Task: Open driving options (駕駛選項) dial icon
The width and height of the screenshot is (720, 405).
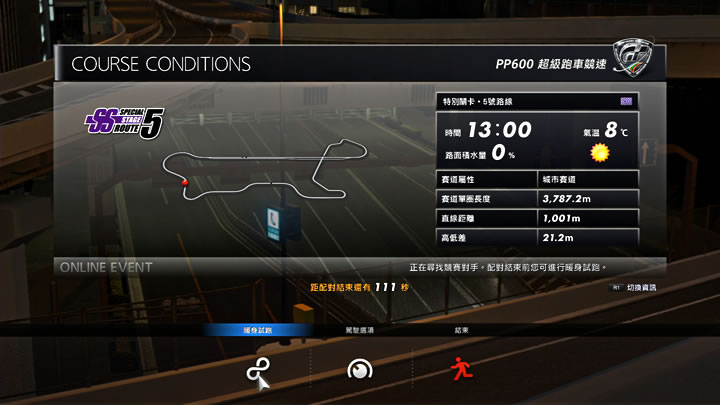Action: (359, 370)
